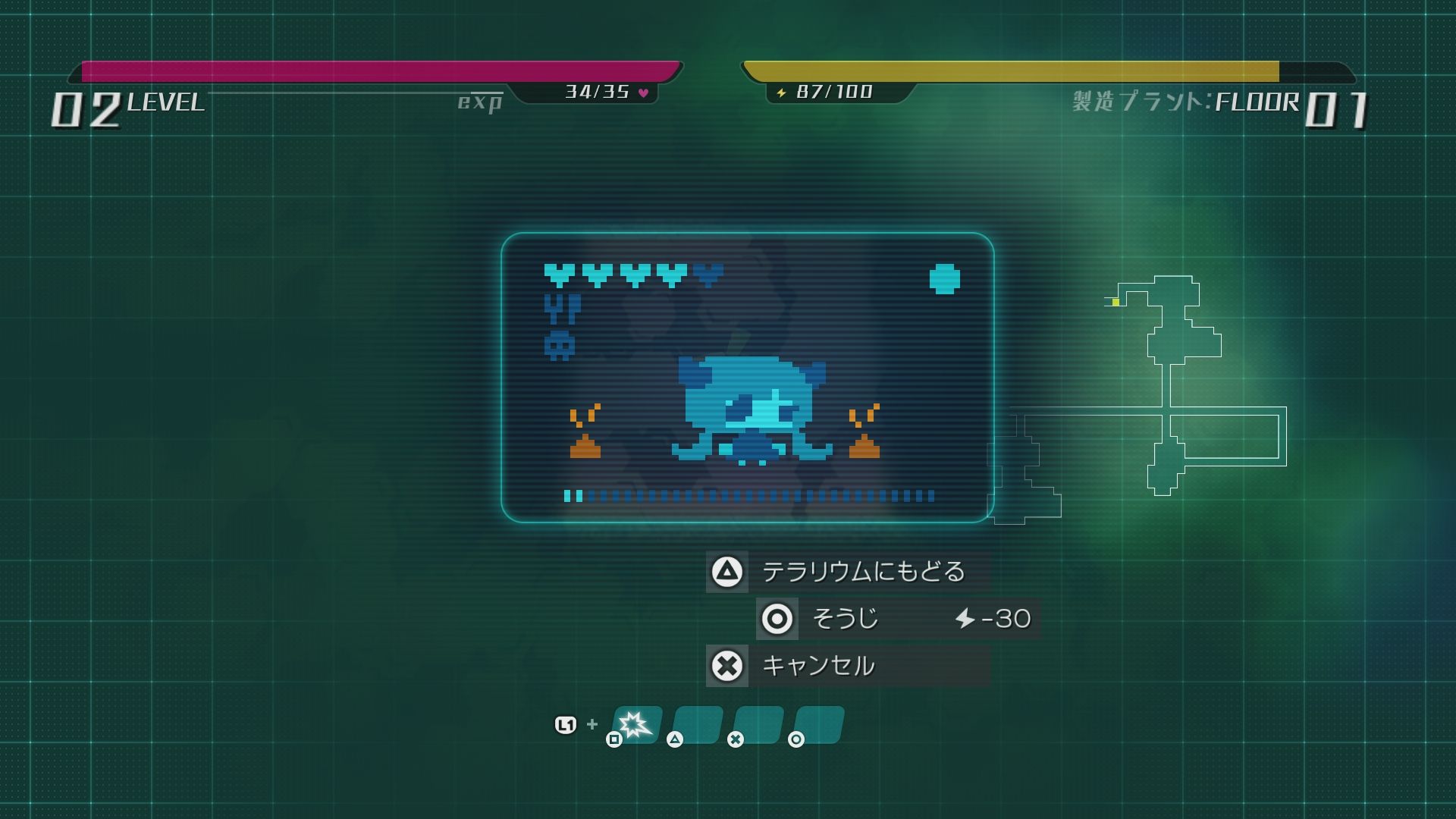Select テラリウムにもどる menu option
The image size is (1456, 819).
pos(848,572)
